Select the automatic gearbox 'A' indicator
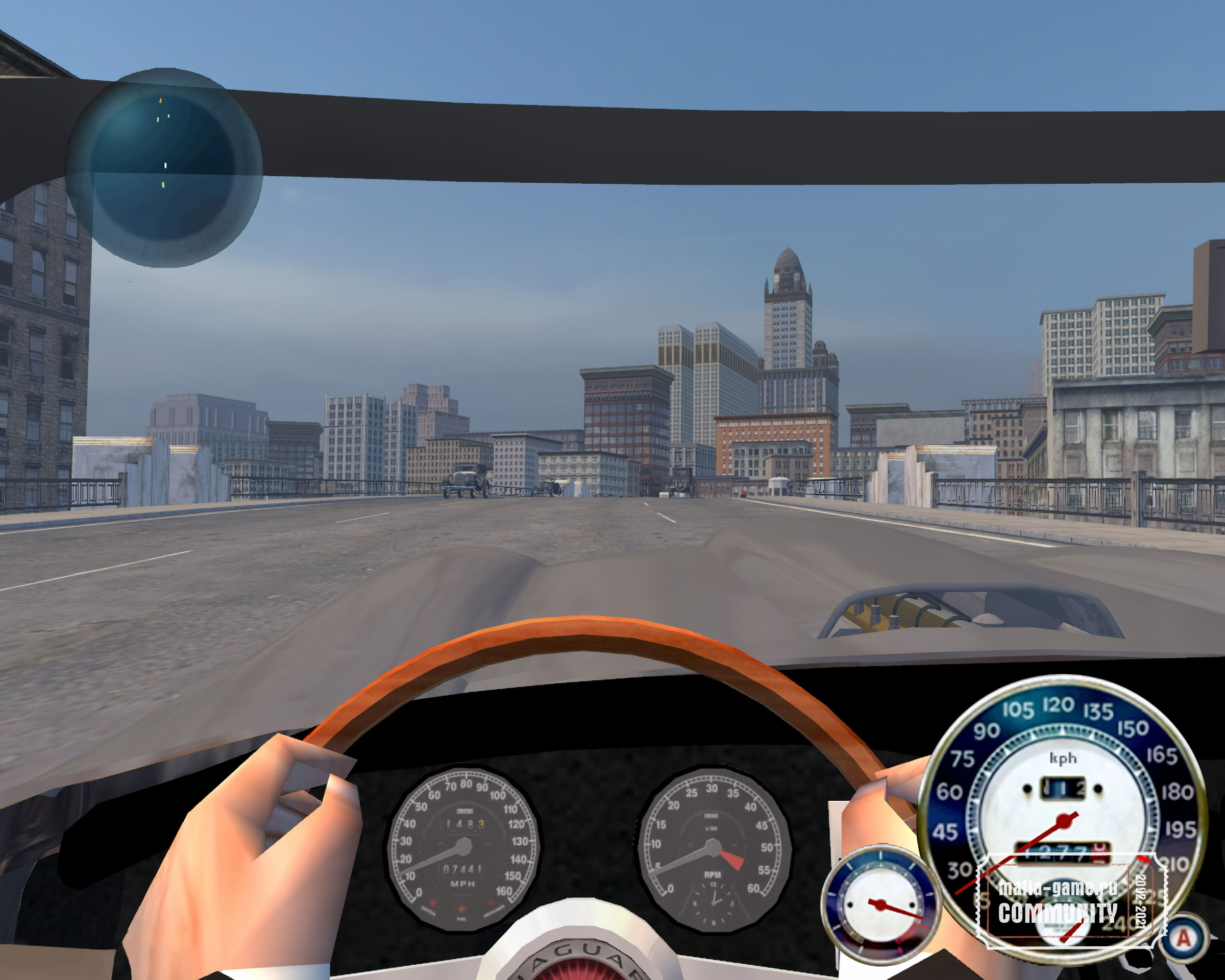 (x=1184, y=938)
